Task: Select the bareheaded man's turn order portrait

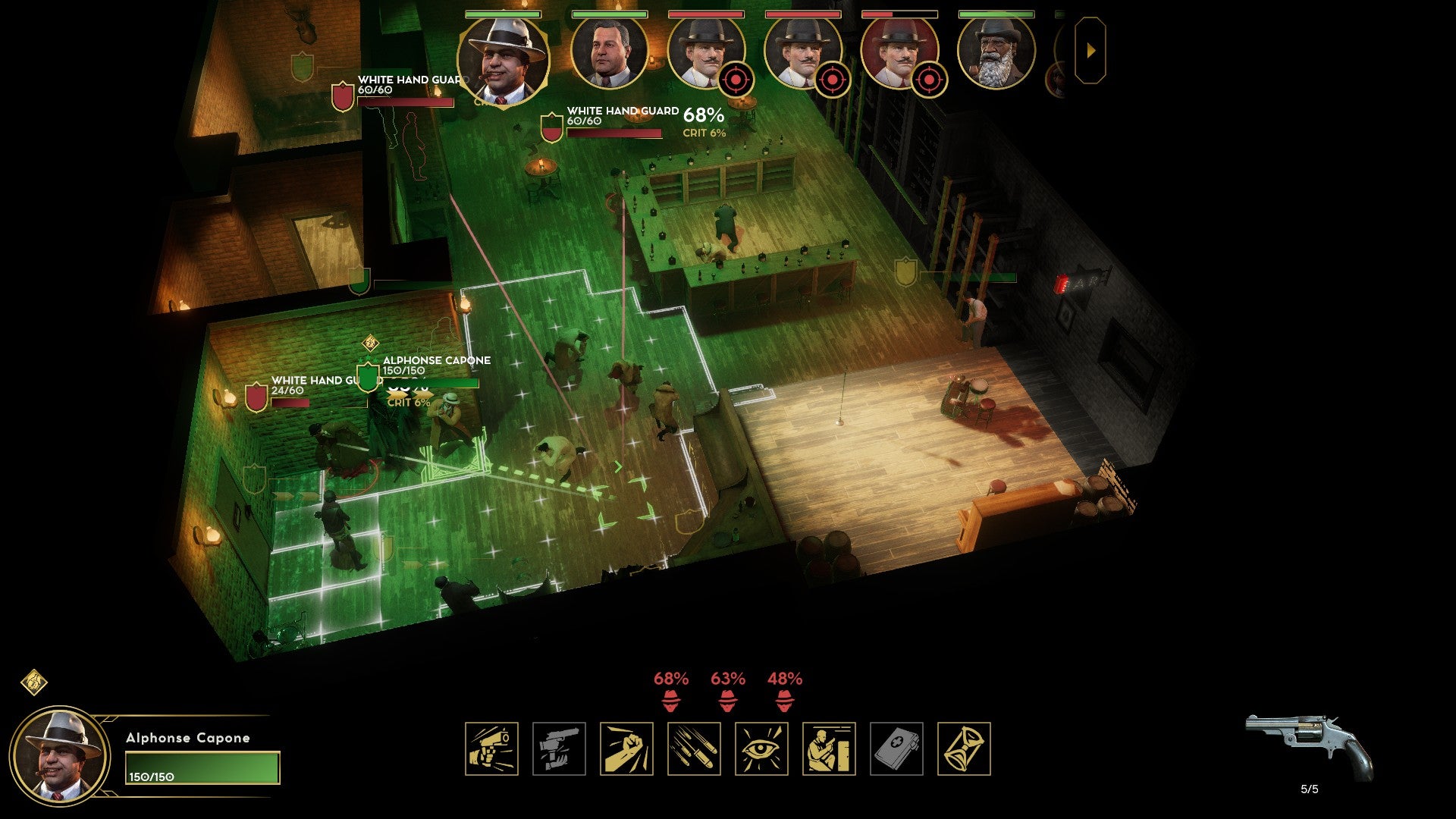Action: [608, 53]
